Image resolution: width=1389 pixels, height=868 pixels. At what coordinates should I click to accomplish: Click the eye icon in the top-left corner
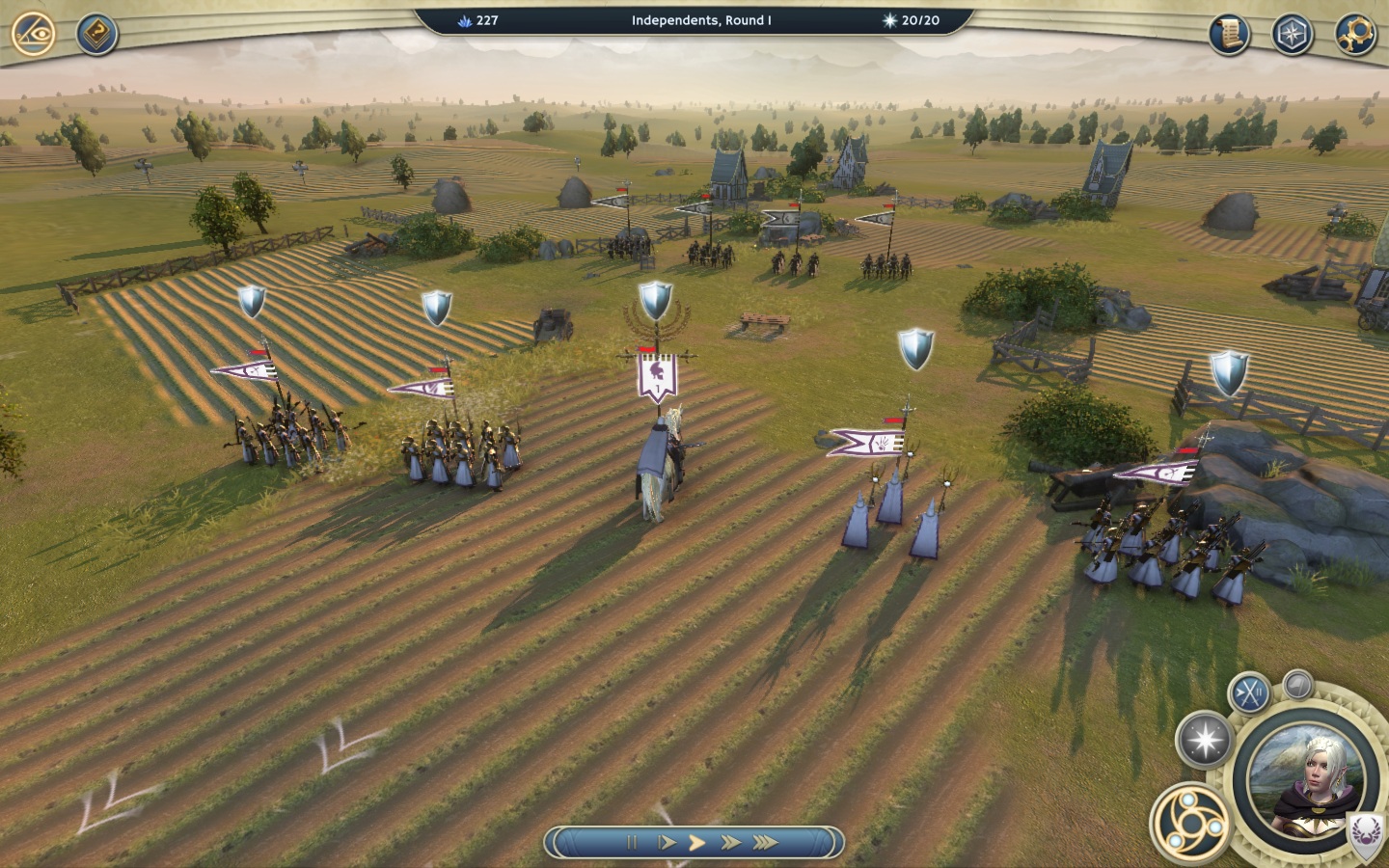point(33,35)
